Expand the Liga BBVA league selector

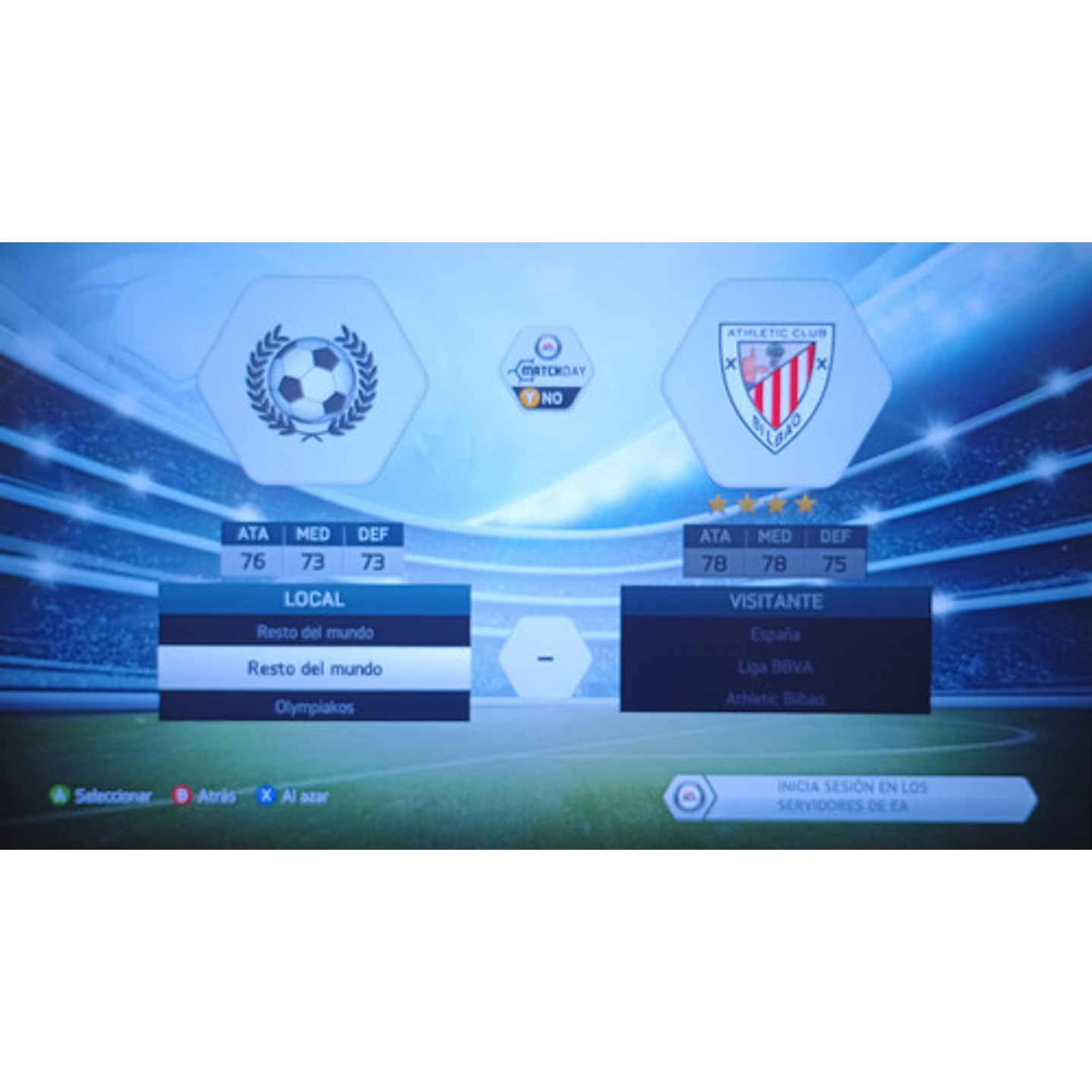click(x=775, y=668)
